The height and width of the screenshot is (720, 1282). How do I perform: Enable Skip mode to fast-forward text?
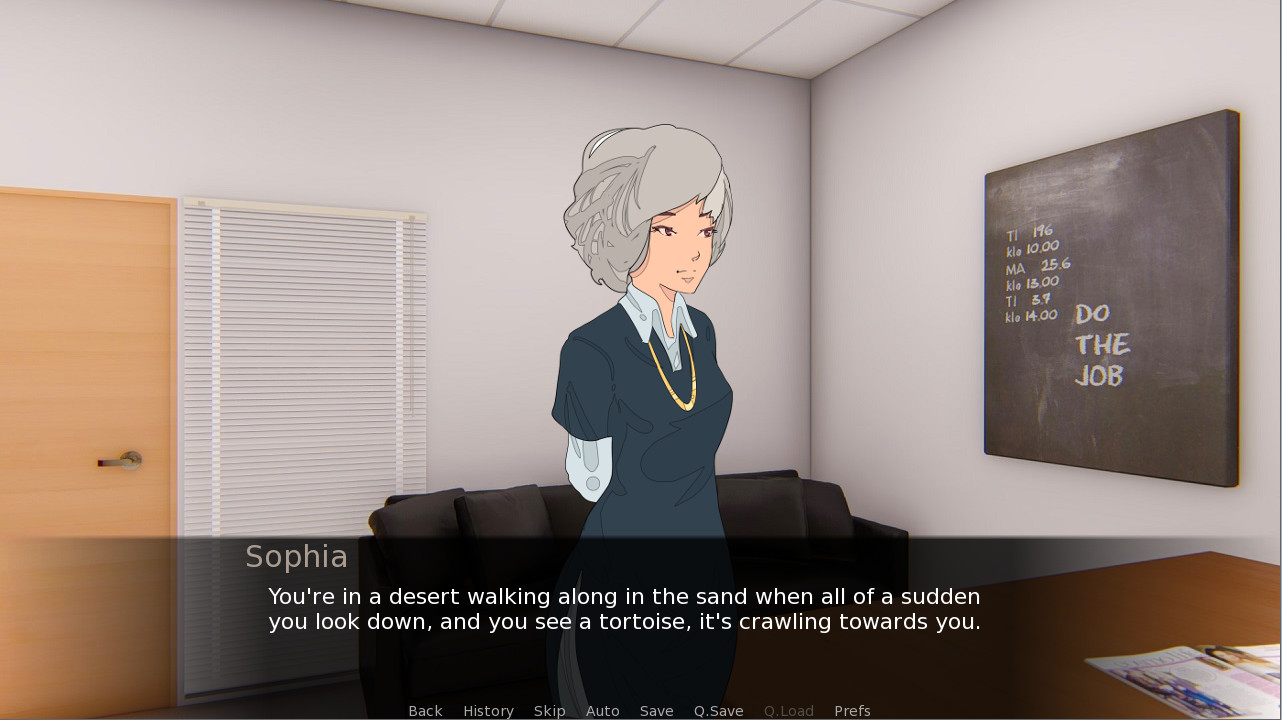[549, 710]
